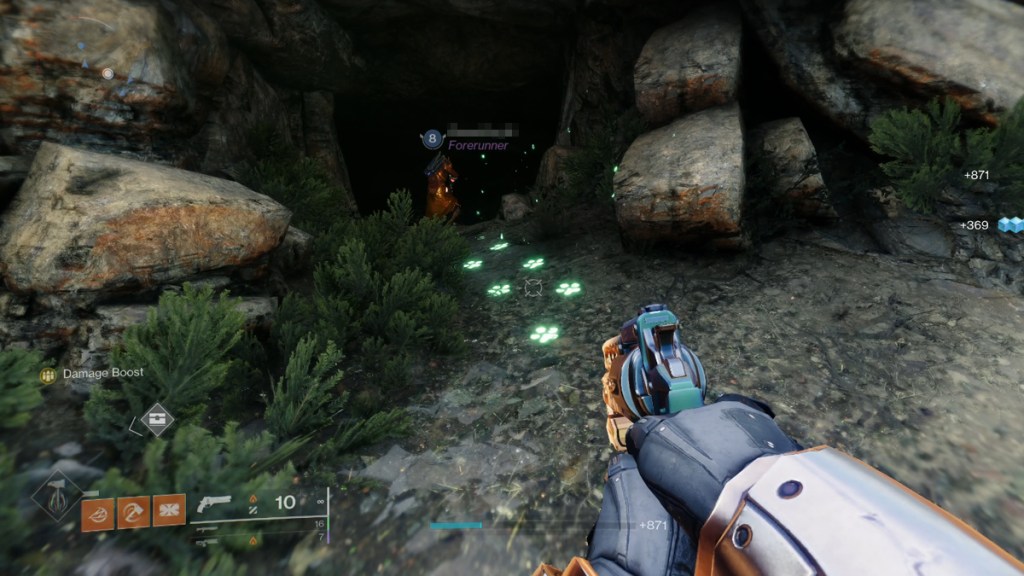The height and width of the screenshot is (576, 1024).
Task: Use the orange swirl grenade ability
Action: tap(97, 512)
